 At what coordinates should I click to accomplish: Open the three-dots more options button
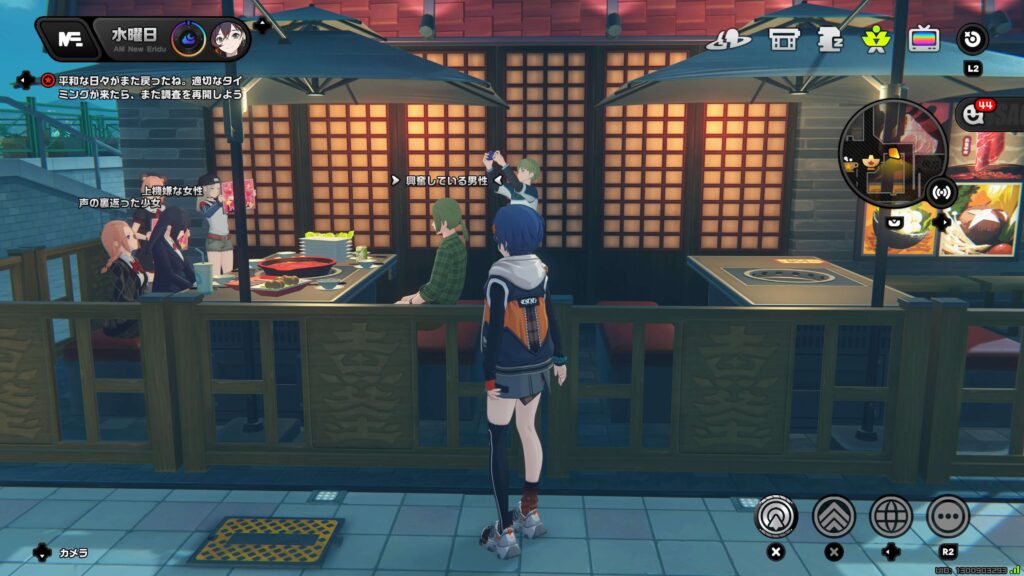(948, 517)
